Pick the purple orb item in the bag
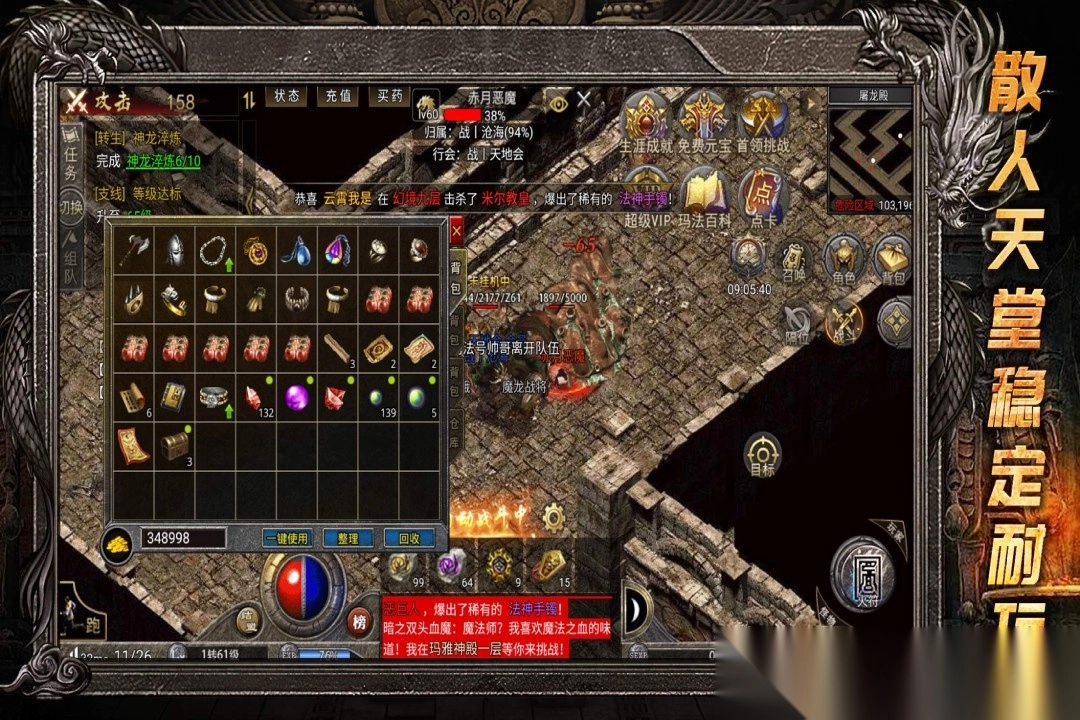Image resolution: width=1080 pixels, height=720 pixels. pyautogui.click(x=297, y=396)
